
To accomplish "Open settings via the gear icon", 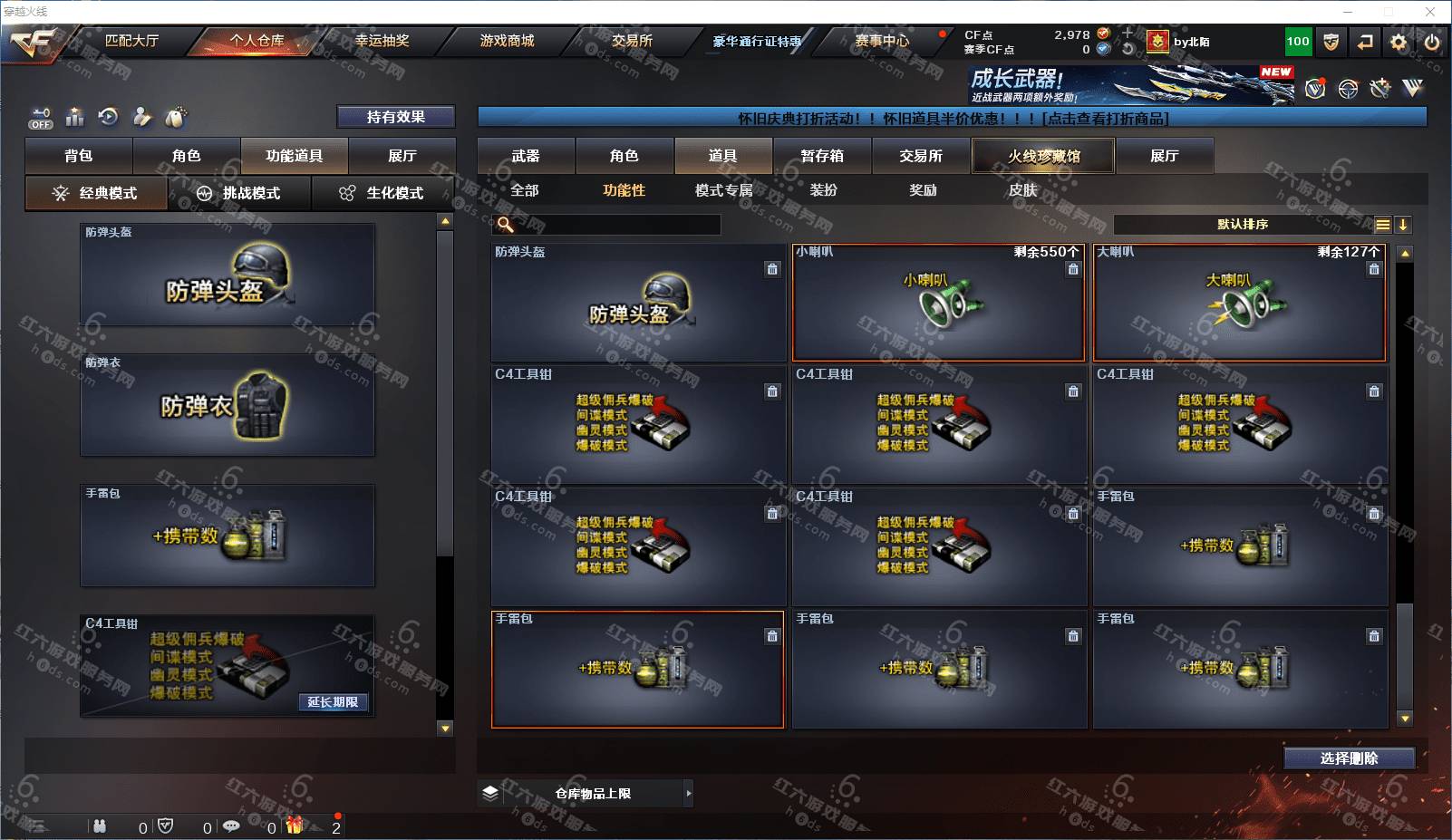I will pos(1399,42).
